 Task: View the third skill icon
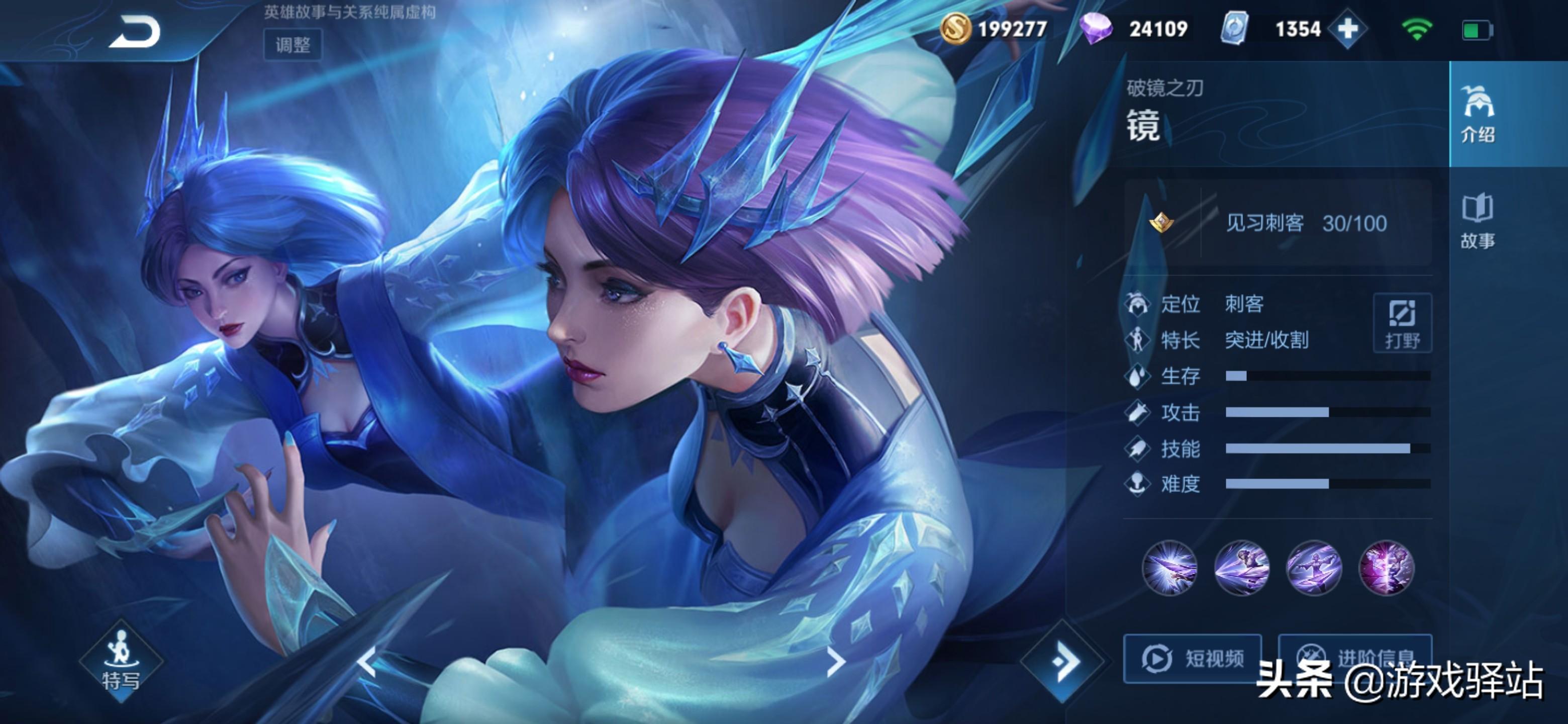click(x=1314, y=568)
